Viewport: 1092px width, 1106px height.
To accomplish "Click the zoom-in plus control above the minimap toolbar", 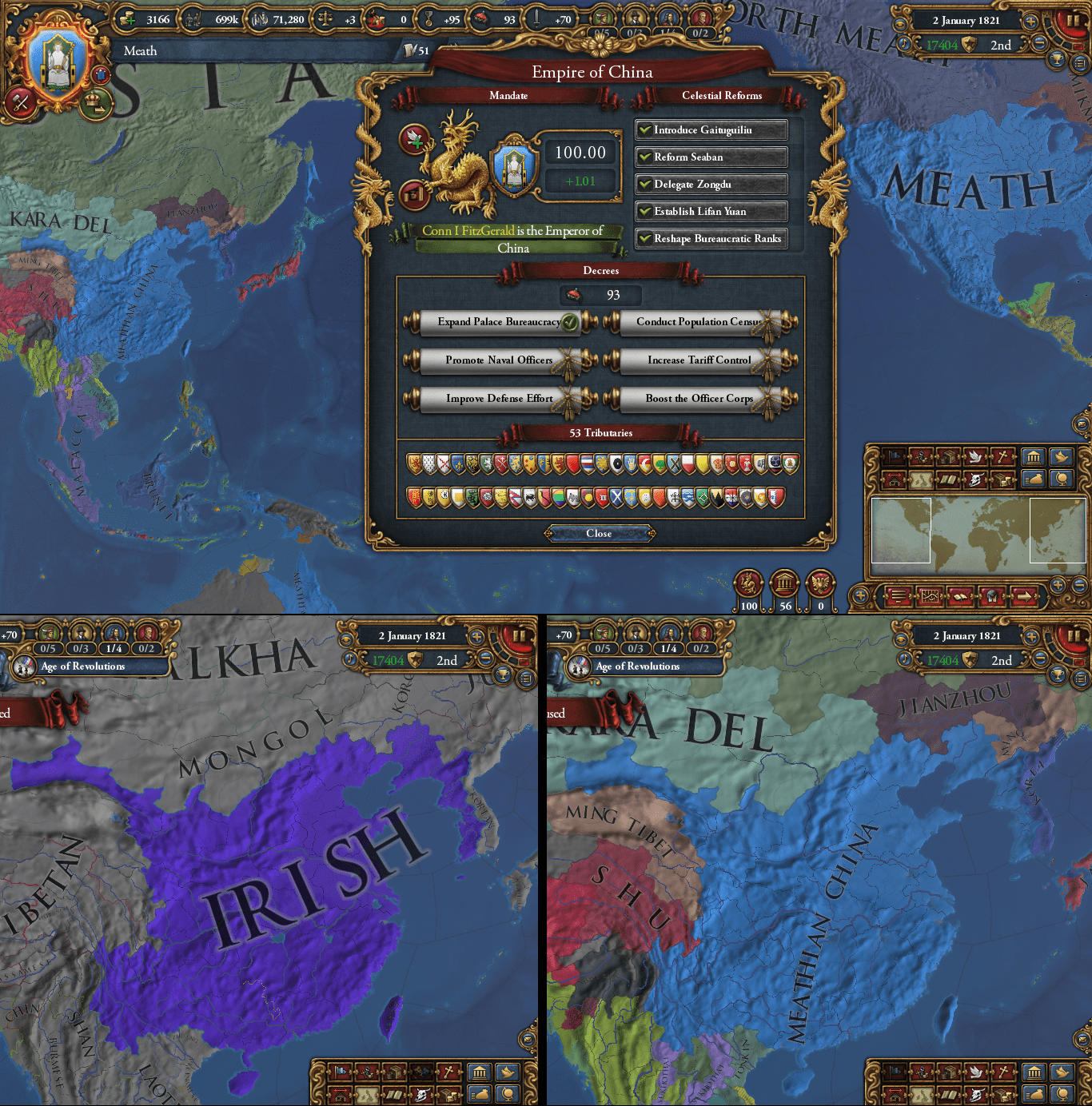I will click(1058, 586).
